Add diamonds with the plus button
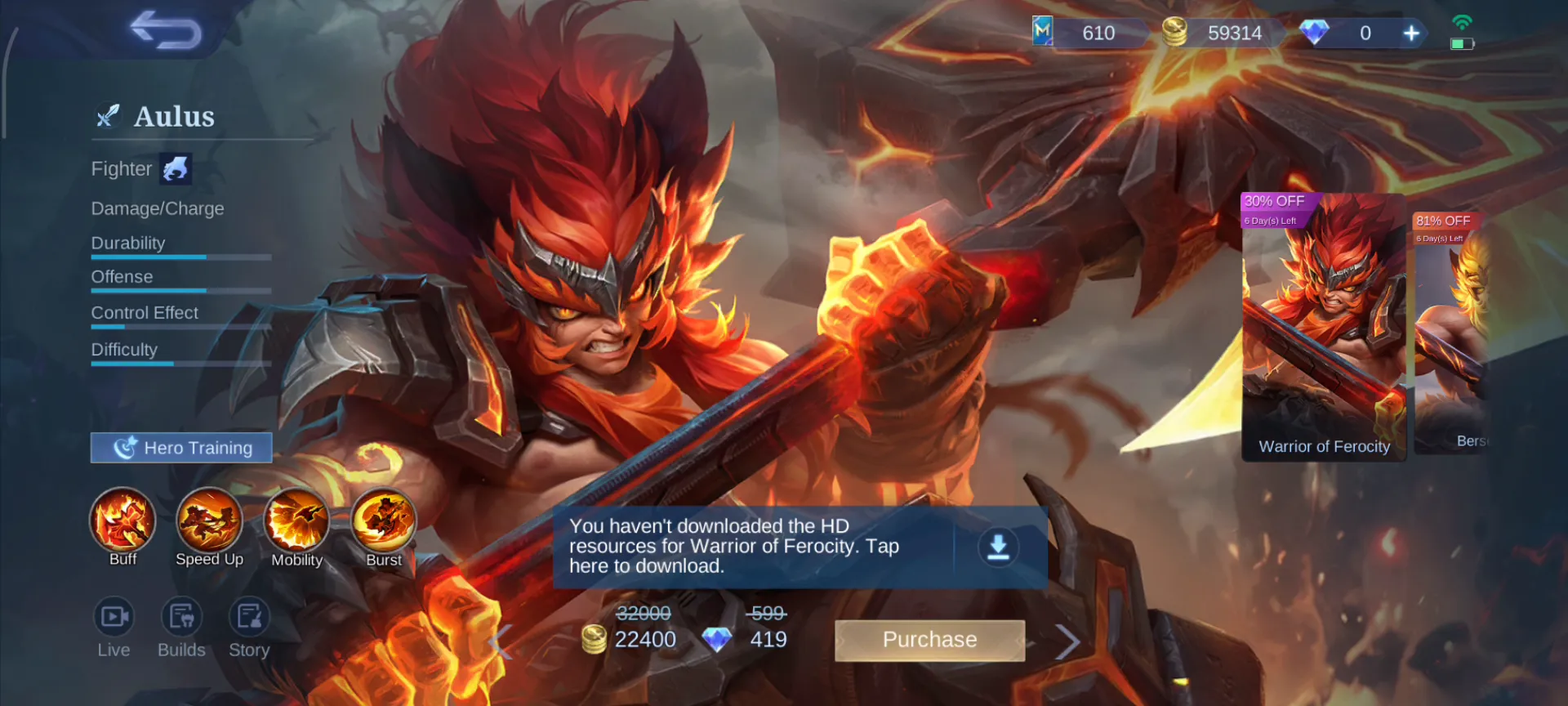Screen dimensions: 1568x706 click(x=1411, y=34)
